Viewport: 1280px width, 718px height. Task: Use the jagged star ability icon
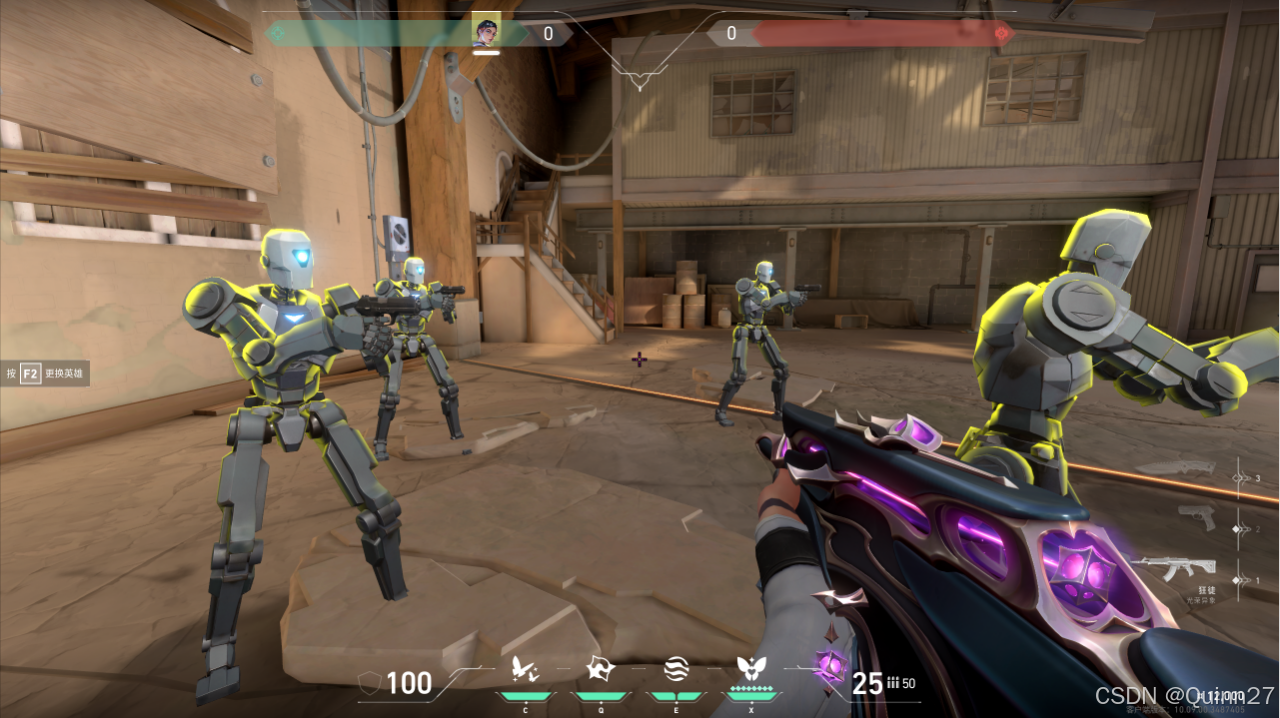coord(600,669)
